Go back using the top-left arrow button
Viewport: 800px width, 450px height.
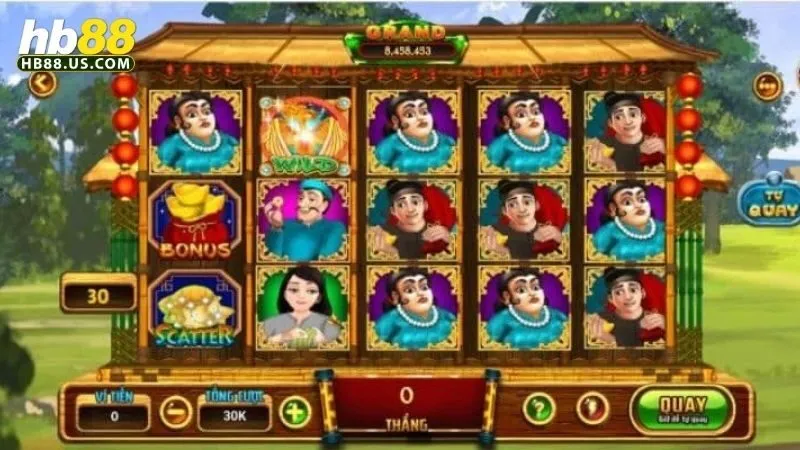42,83
